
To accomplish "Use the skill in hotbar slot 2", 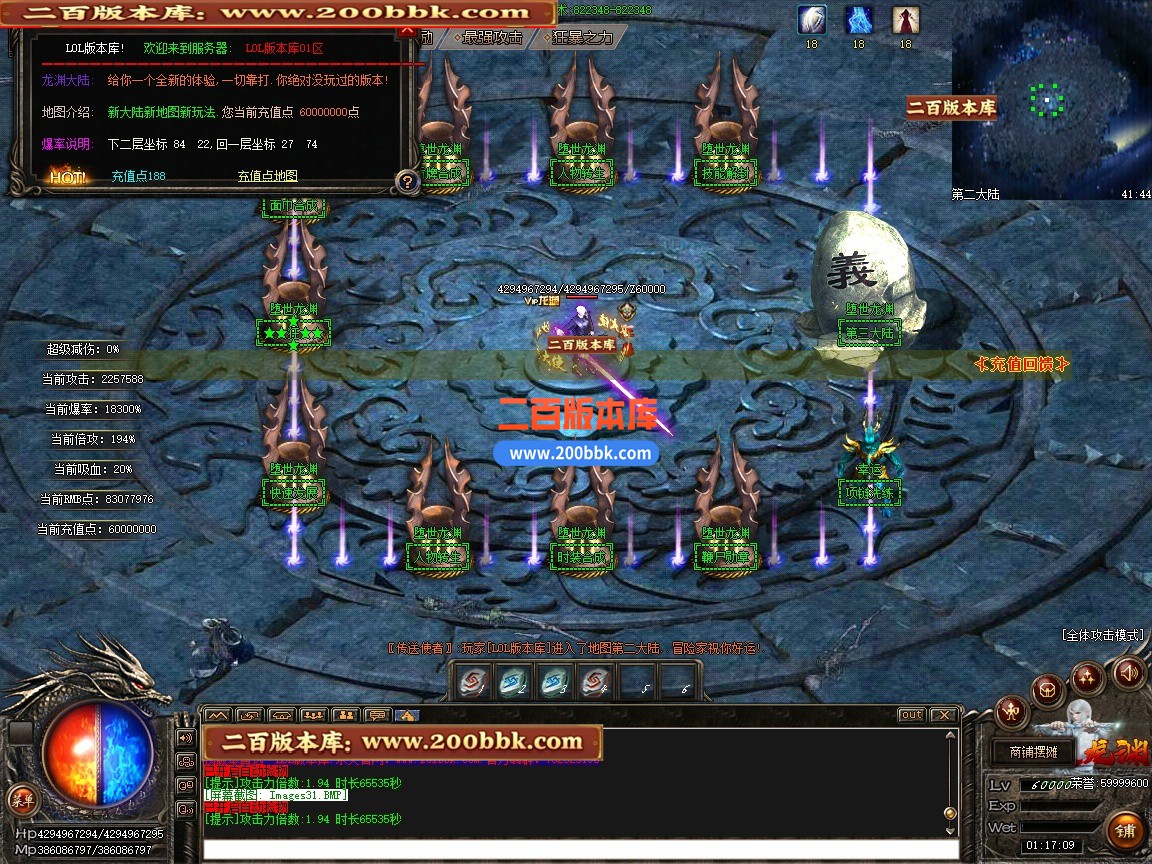I will point(513,683).
